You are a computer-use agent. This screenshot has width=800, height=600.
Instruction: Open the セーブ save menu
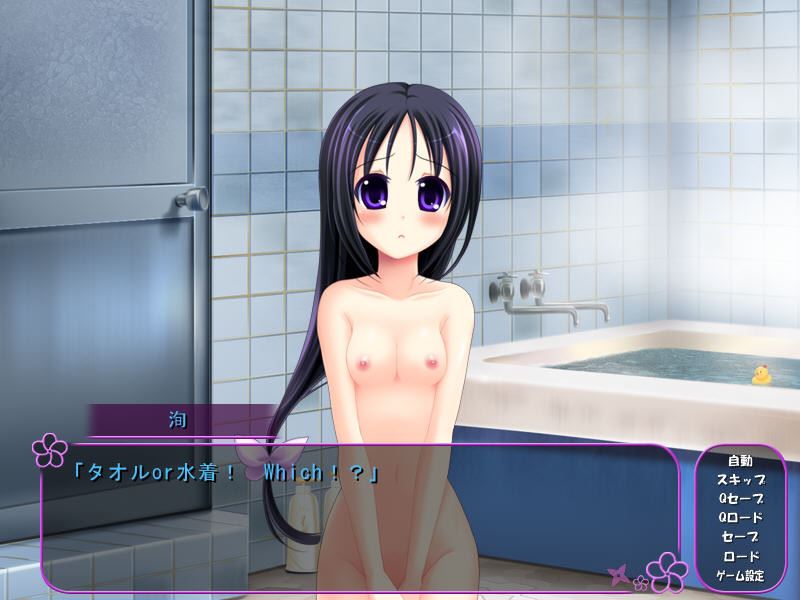tap(740, 537)
